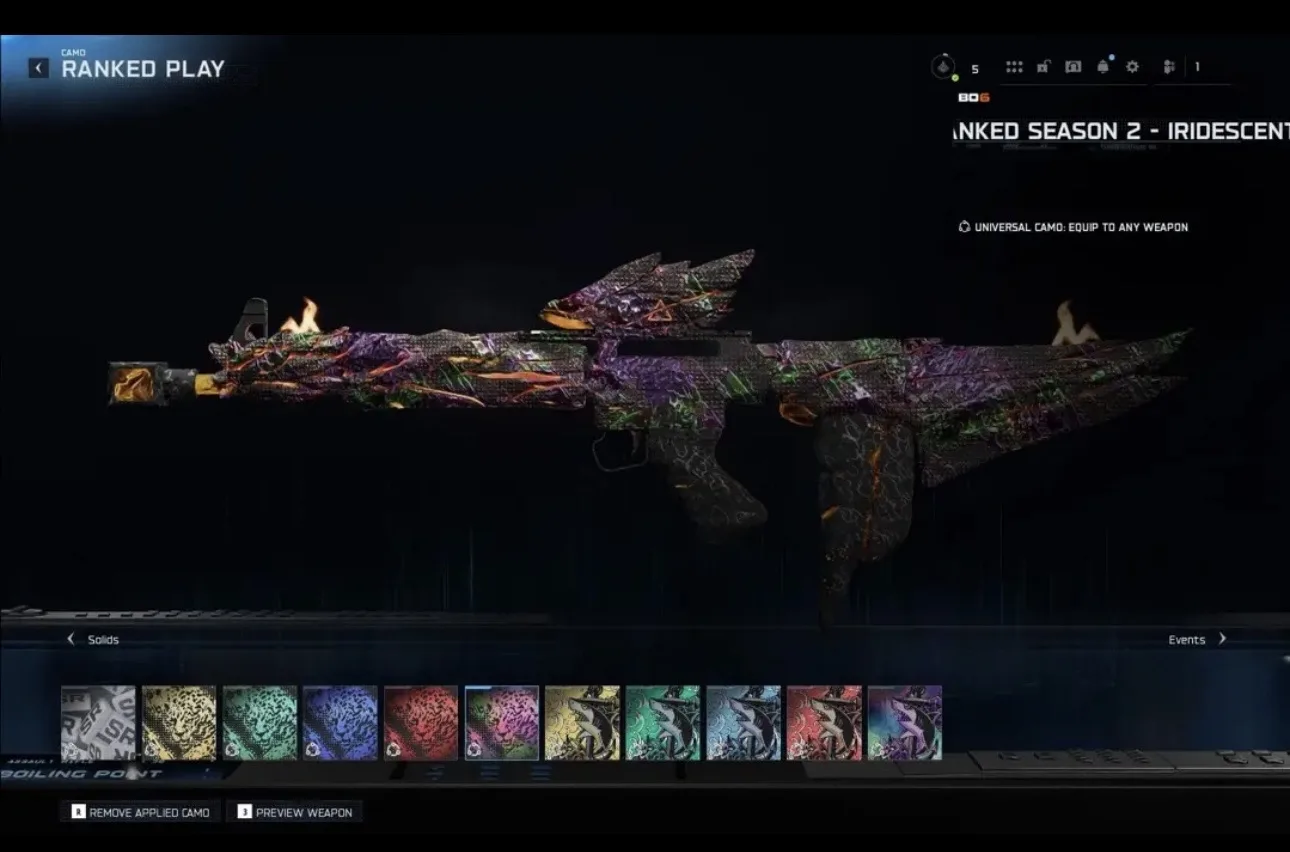This screenshot has height=852, width=1290.
Task: Select the iridescent pink-green leopard camo
Action: pos(502,722)
